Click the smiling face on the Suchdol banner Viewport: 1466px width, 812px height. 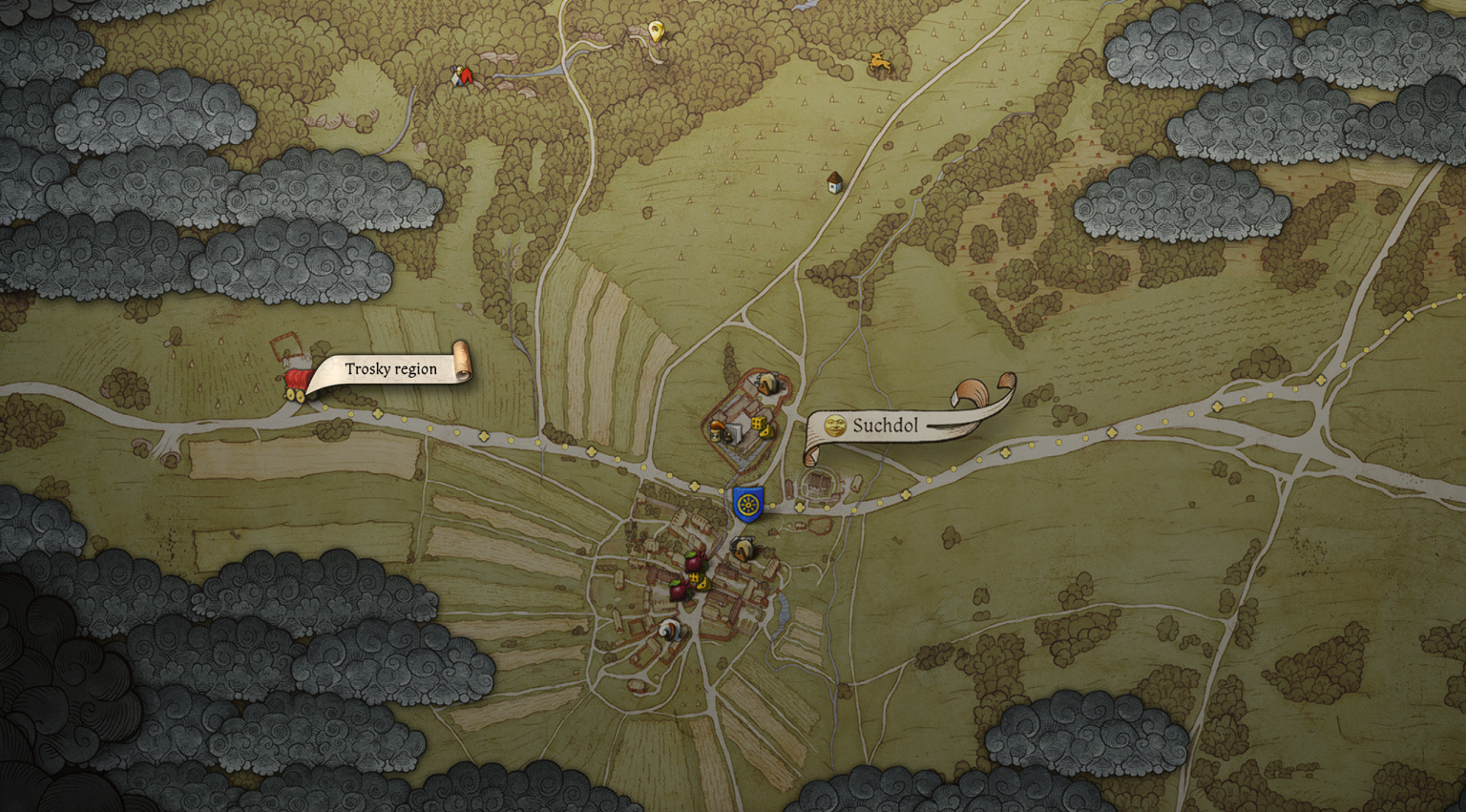pyautogui.click(x=835, y=424)
